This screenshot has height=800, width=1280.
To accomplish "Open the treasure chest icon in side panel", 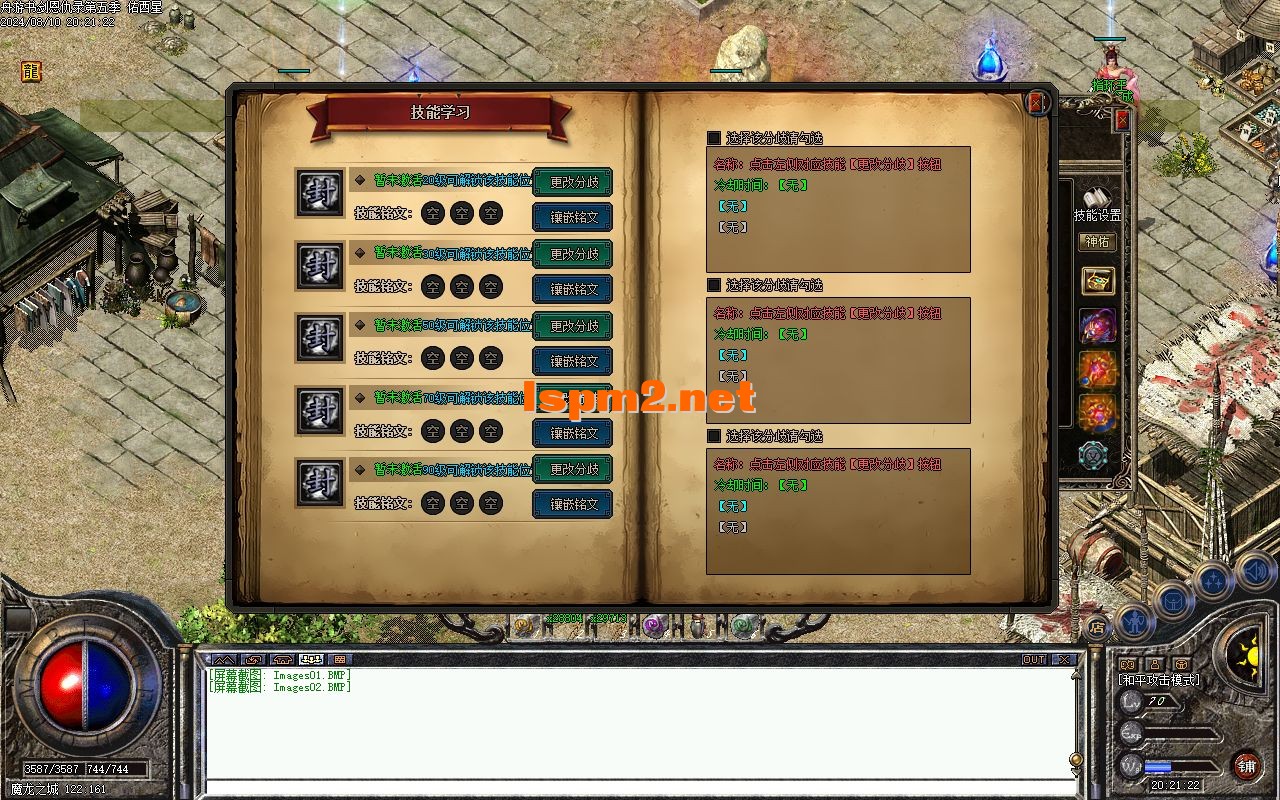I will (x=1098, y=281).
